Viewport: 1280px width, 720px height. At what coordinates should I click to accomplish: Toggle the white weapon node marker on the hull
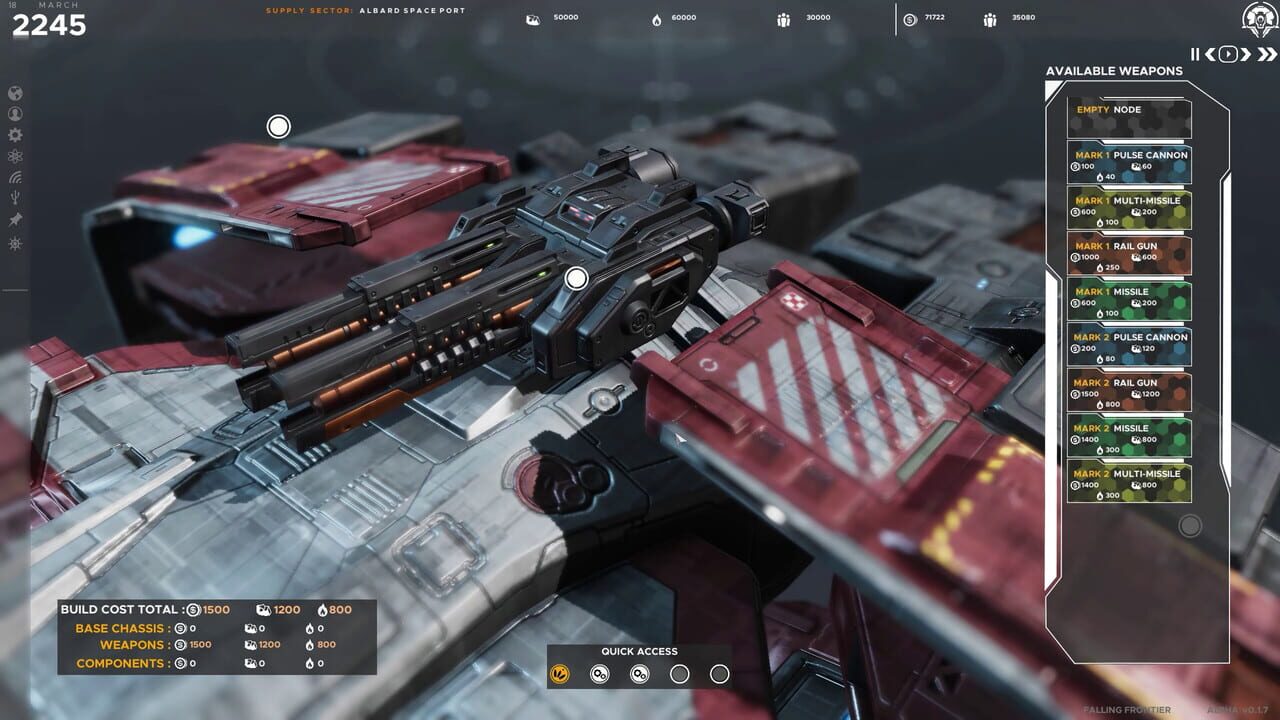(575, 277)
